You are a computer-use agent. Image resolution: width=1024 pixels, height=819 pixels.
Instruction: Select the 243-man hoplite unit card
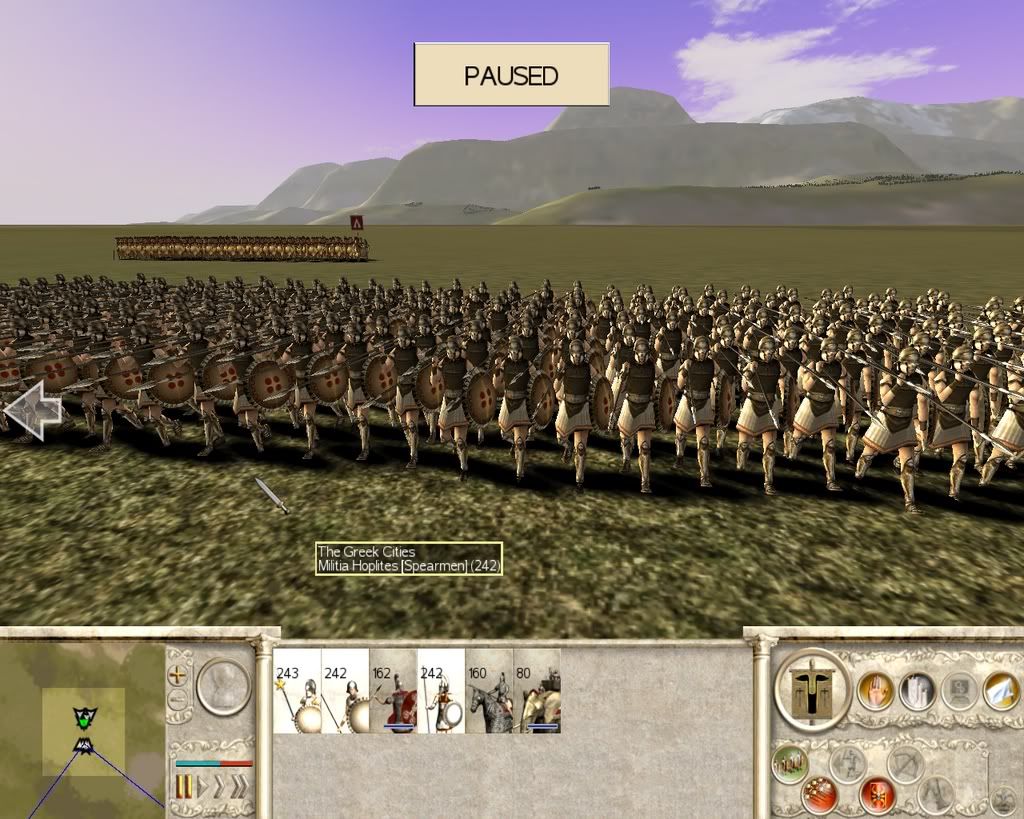[x=297, y=691]
